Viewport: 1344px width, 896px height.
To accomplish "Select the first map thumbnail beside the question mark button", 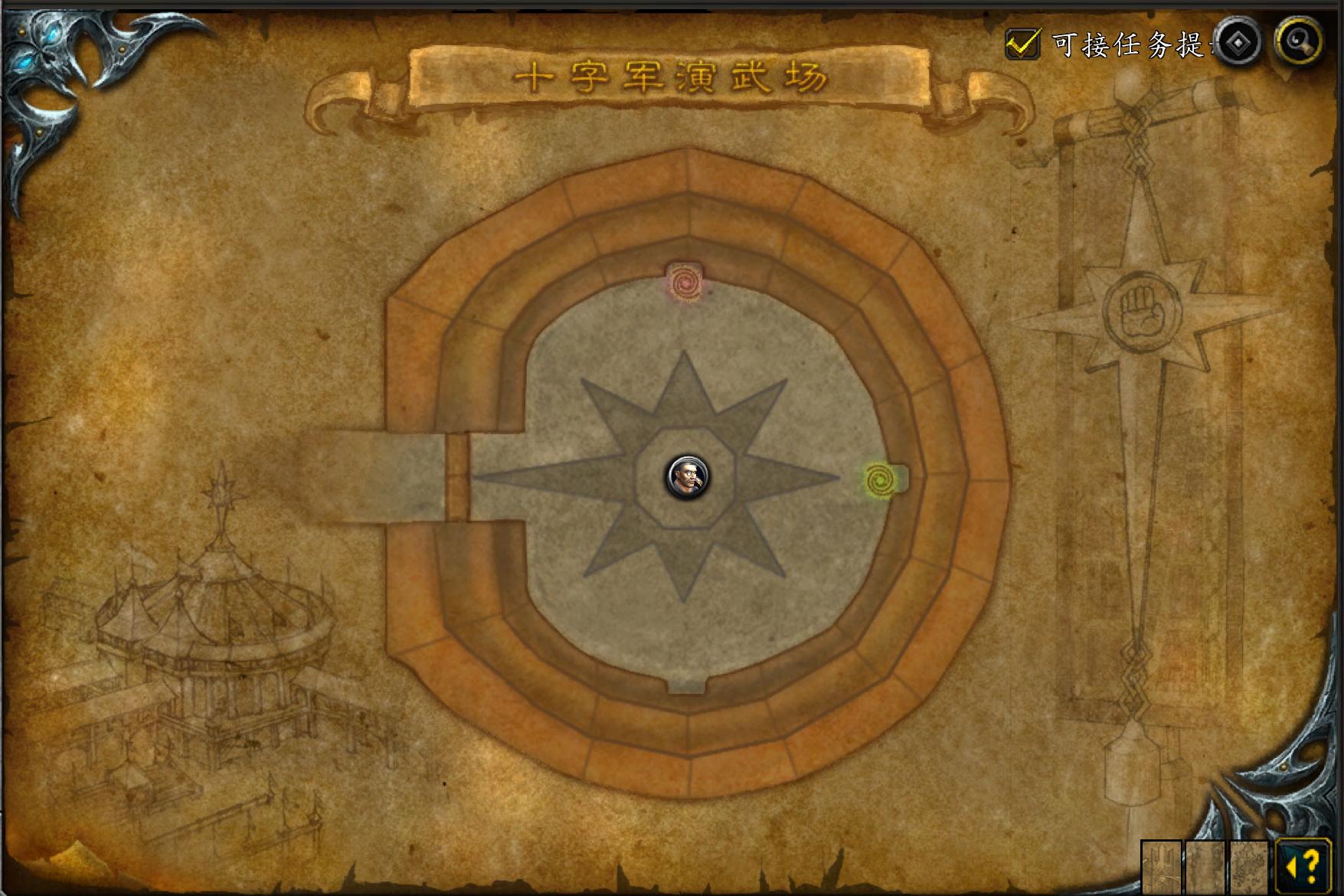I will [1162, 867].
